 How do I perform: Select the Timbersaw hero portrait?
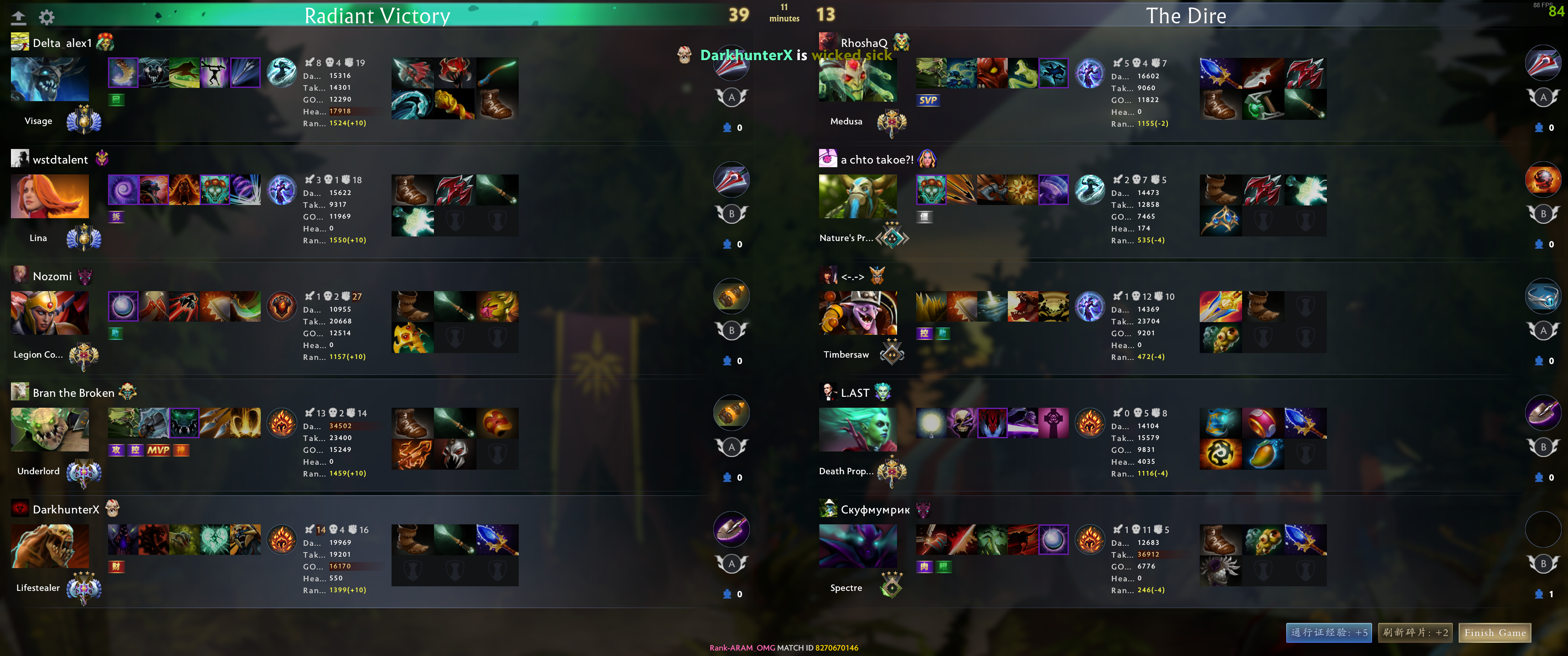point(857,313)
